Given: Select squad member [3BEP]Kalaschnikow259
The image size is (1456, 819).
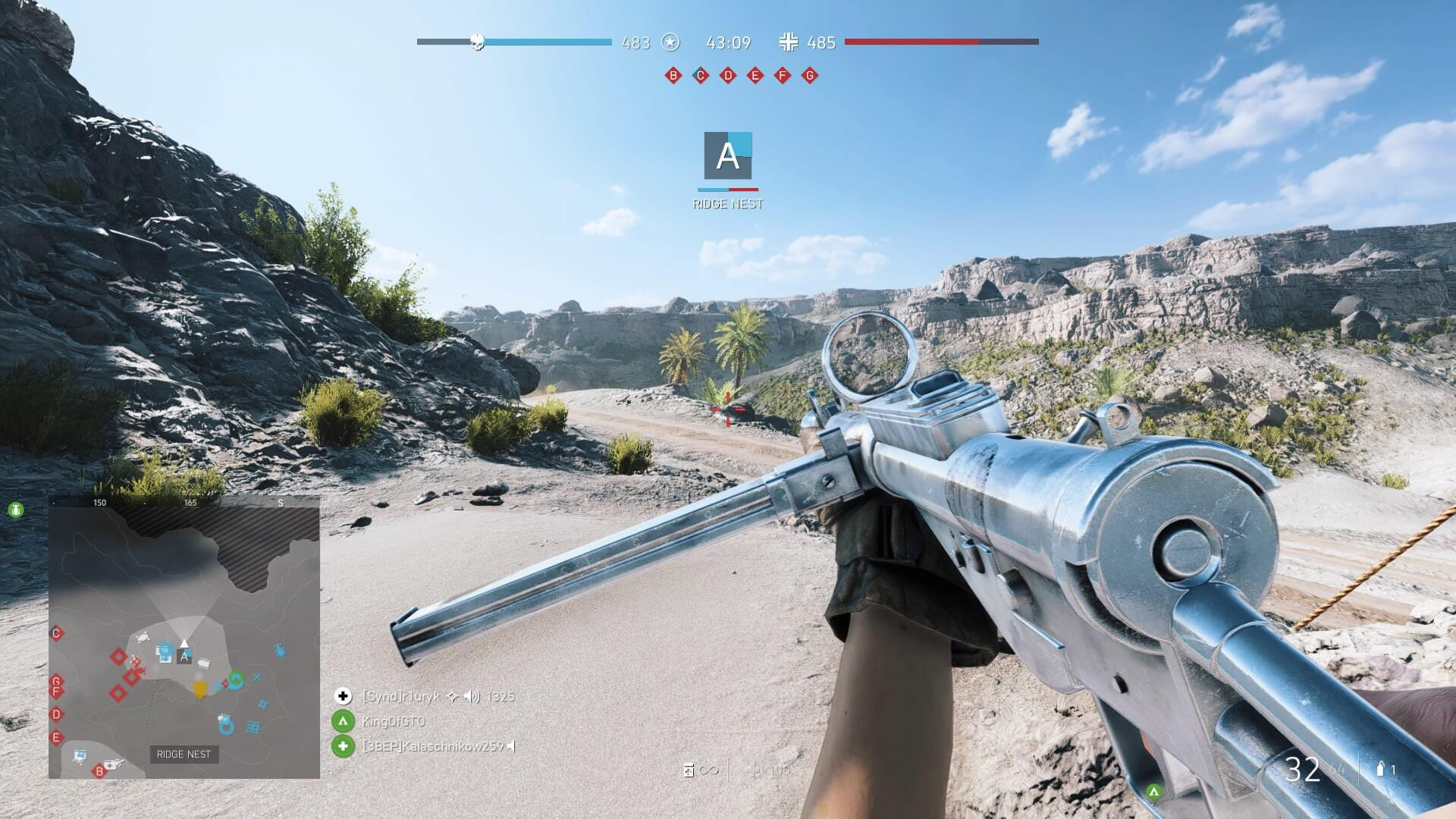Looking at the screenshot, I should coord(432,746).
